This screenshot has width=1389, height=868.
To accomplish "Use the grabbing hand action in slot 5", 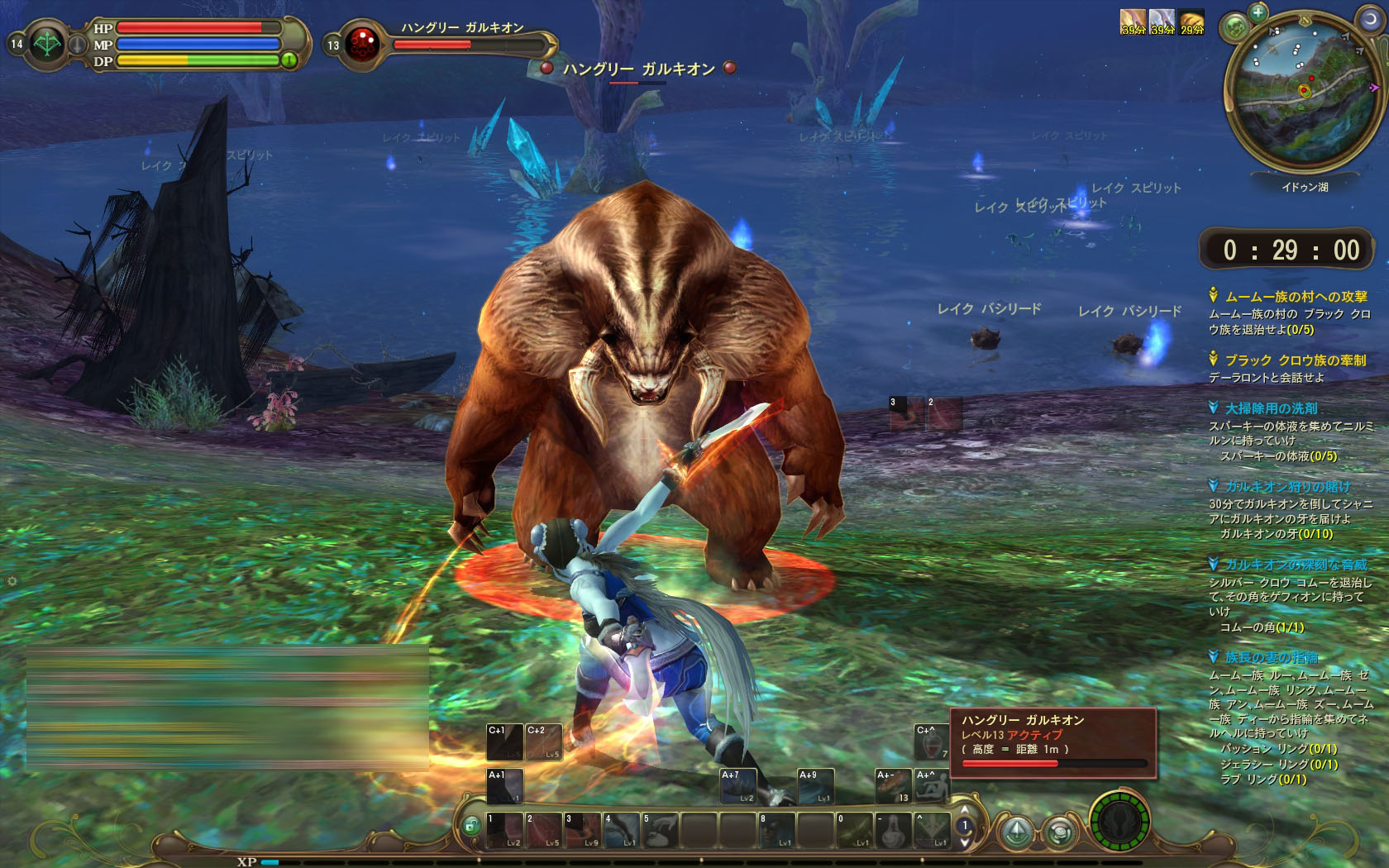I will tap(661, 830).
